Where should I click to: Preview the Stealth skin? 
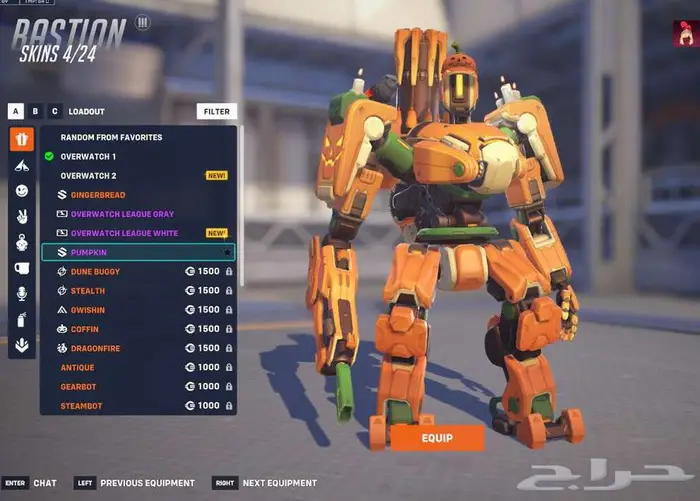88,291
